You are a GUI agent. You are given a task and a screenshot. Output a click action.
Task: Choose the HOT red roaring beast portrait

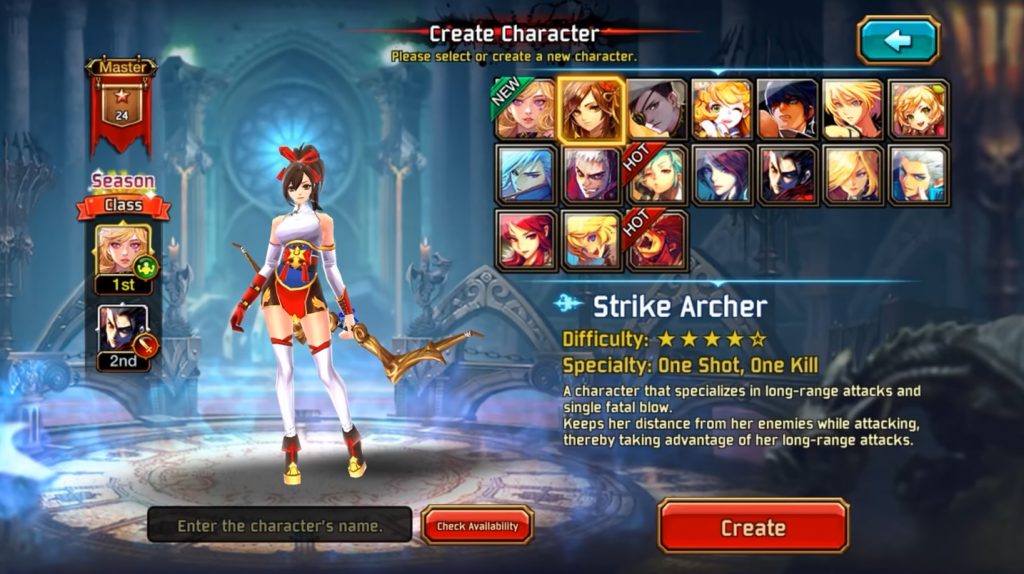657,240
